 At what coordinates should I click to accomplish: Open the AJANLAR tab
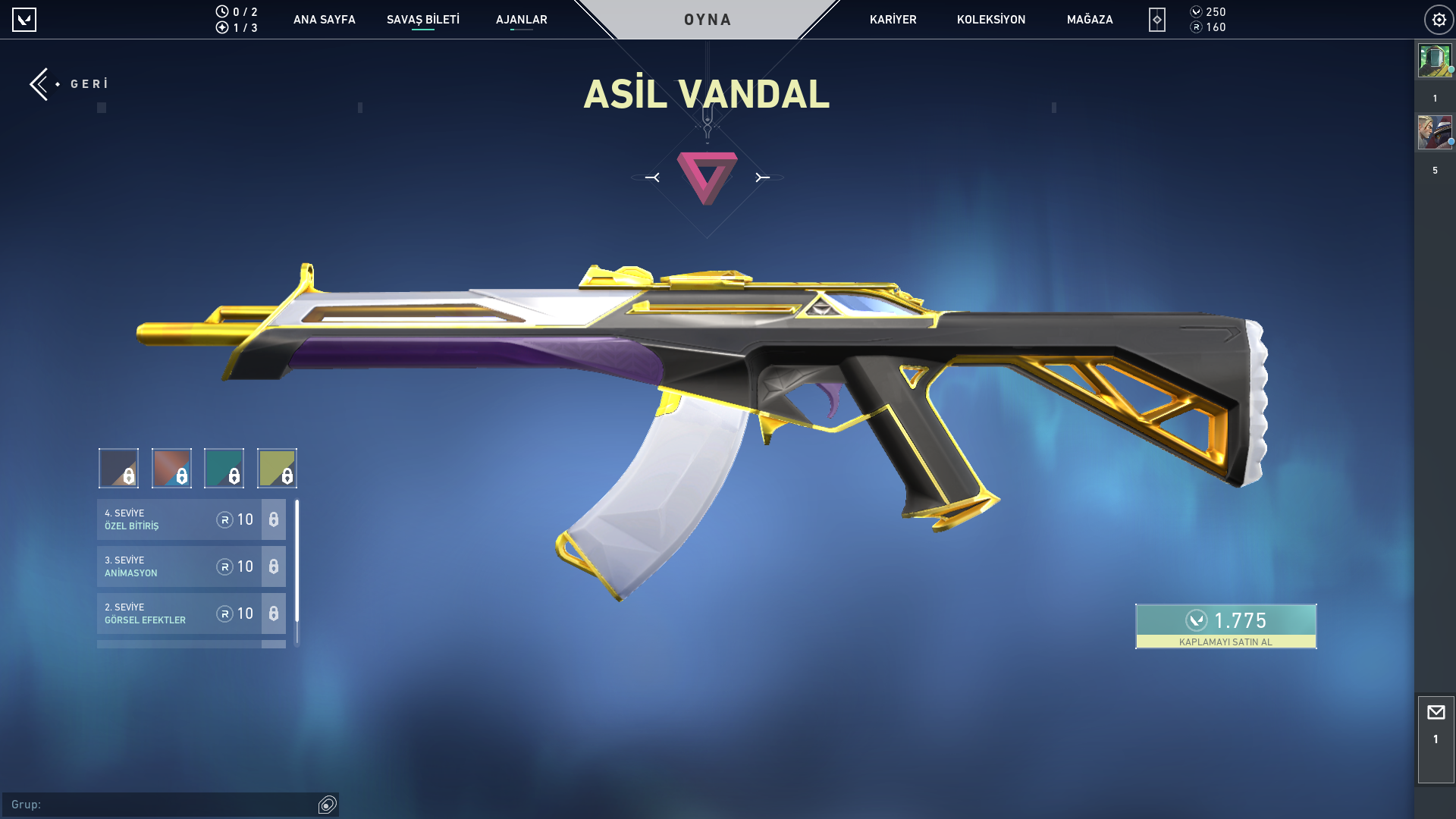tap(521, 20)
